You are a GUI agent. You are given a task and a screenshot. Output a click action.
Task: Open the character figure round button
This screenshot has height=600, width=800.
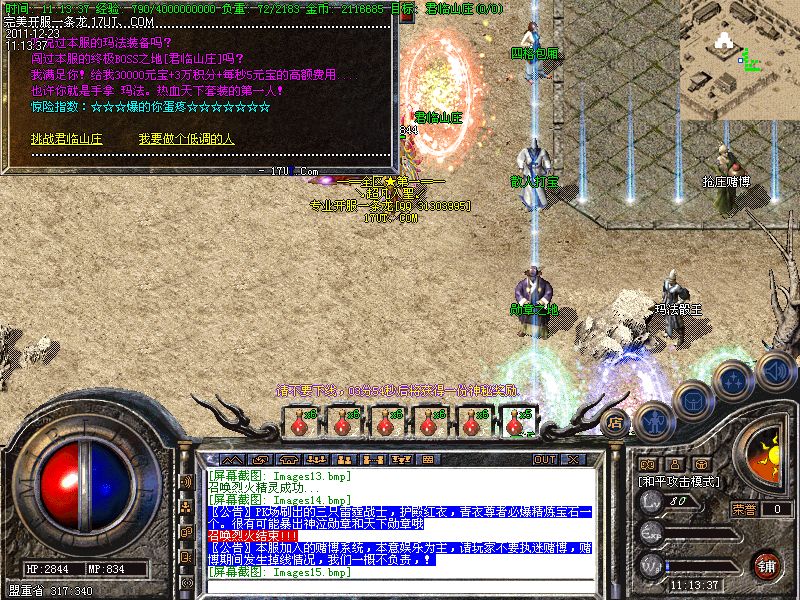[x=655, y=418]
